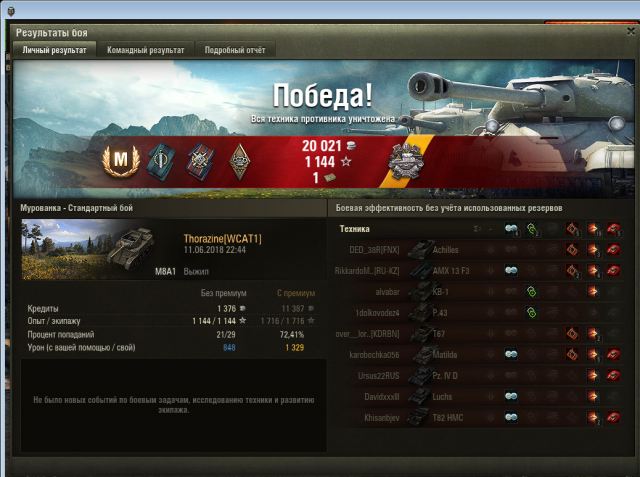Select the Личный результат tab
Screen dimensions: 640x477
tap(55, 49)
